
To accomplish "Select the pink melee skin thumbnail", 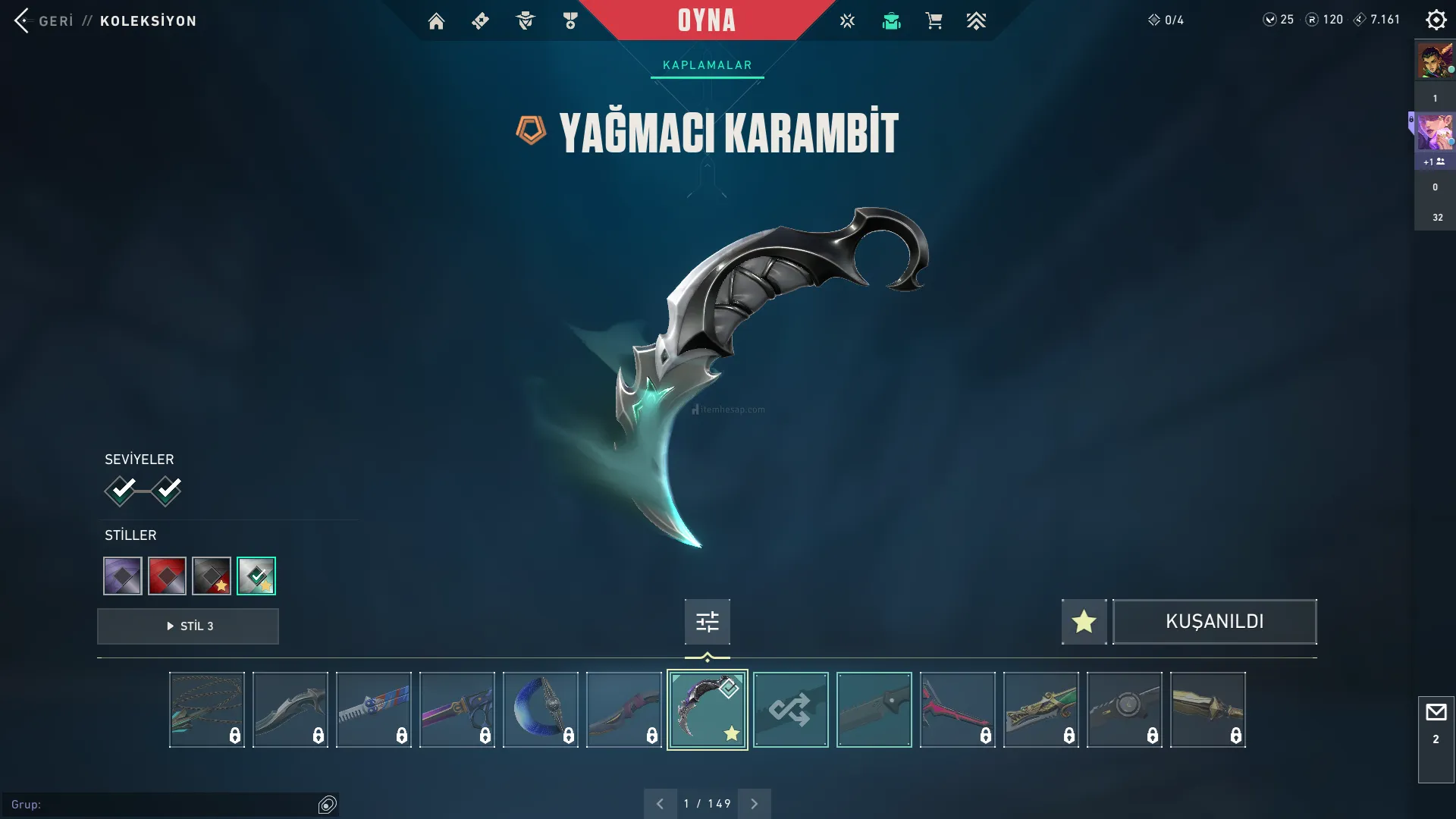I will pos(957,710).
